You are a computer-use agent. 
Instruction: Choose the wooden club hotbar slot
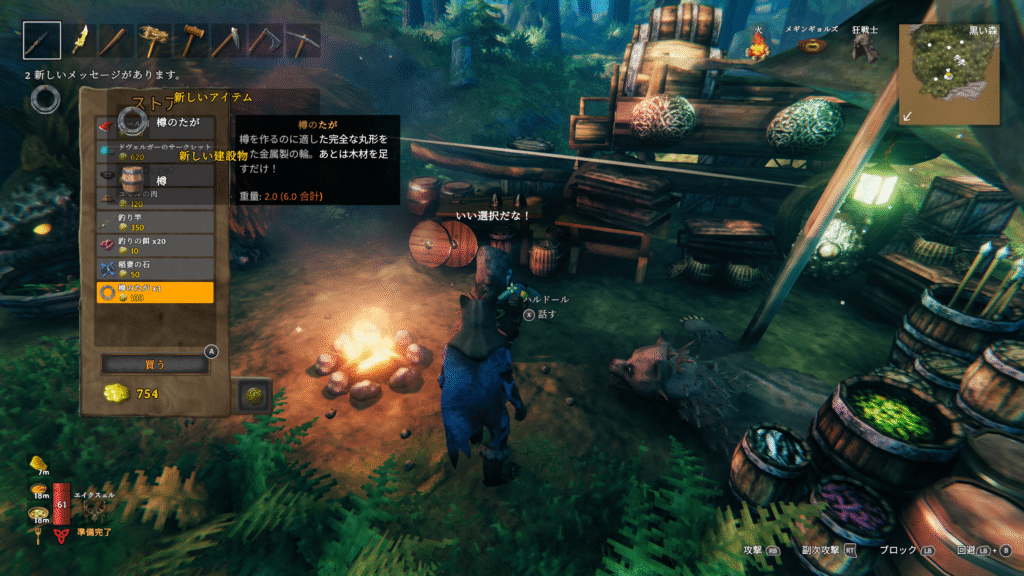[116, 41]
